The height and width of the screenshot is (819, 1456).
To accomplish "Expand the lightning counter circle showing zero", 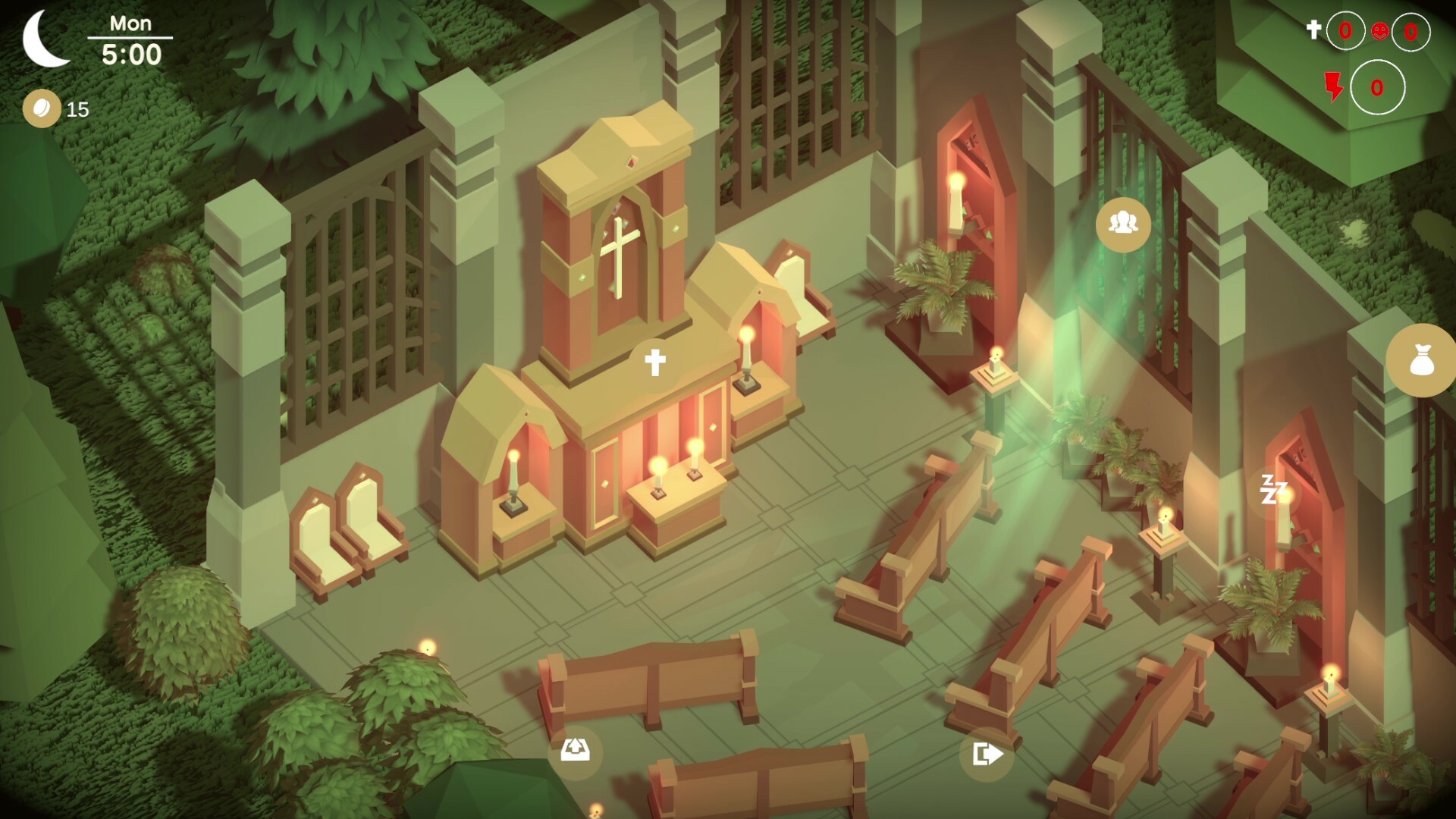I will pyautogui.click(x=1376, y=87).
